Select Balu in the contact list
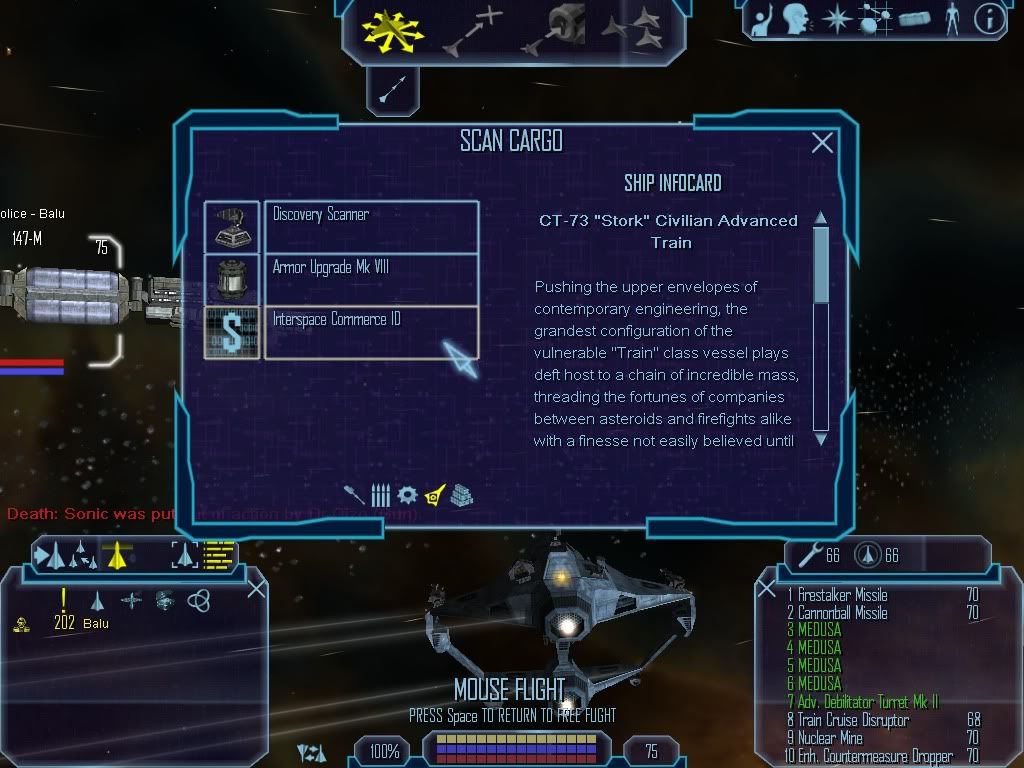Screen dimensions: 1024x768 point(95,623)
